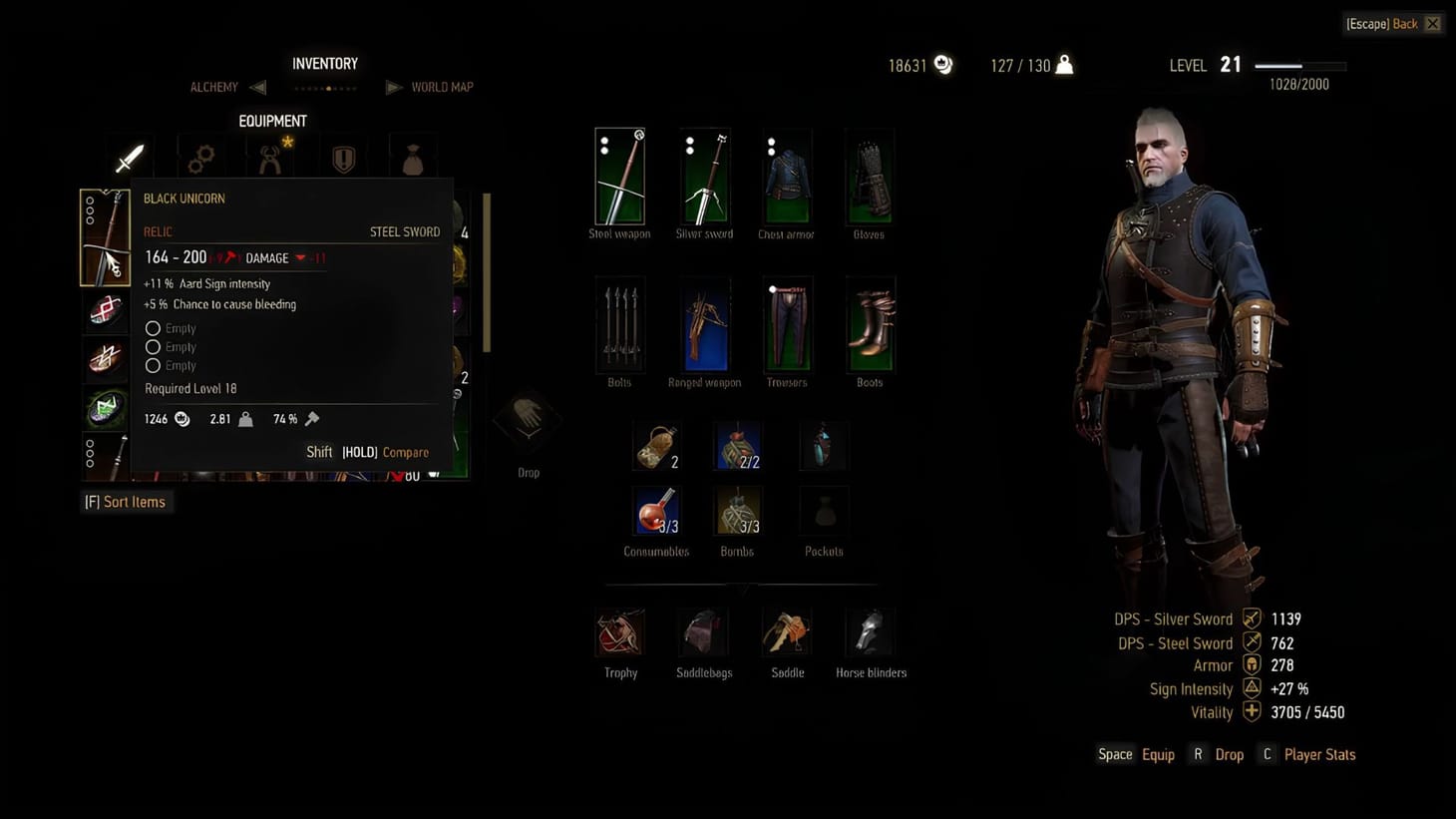Viewport: 1456px width, 819px height.
Task: Select the Trophy slot showing horse head item
Action: tap(619, 633)
